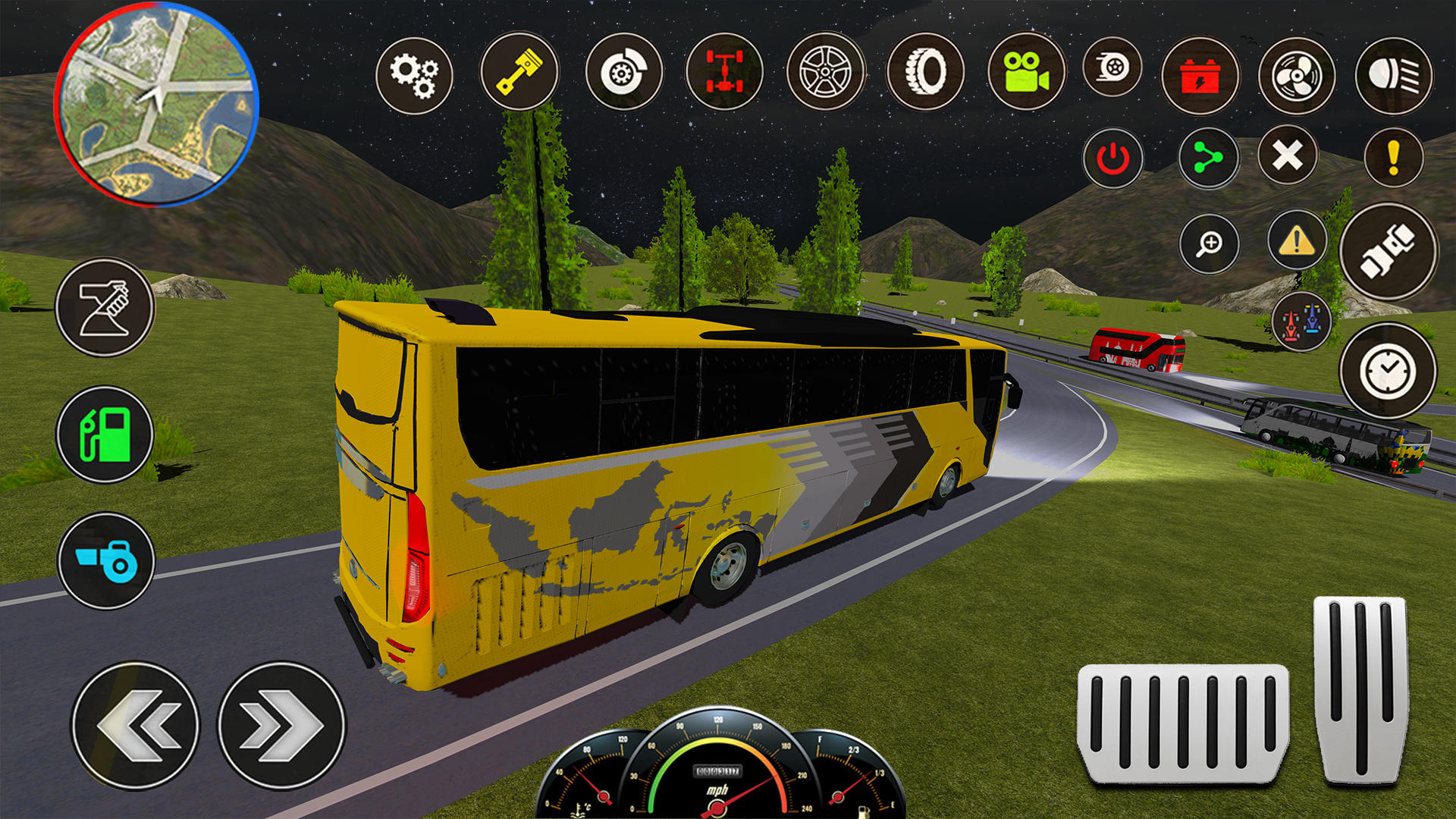Viewport: 1456px width, 819px height.
Task: Tap the green share icon
Action: click(x=1208, y=158)
